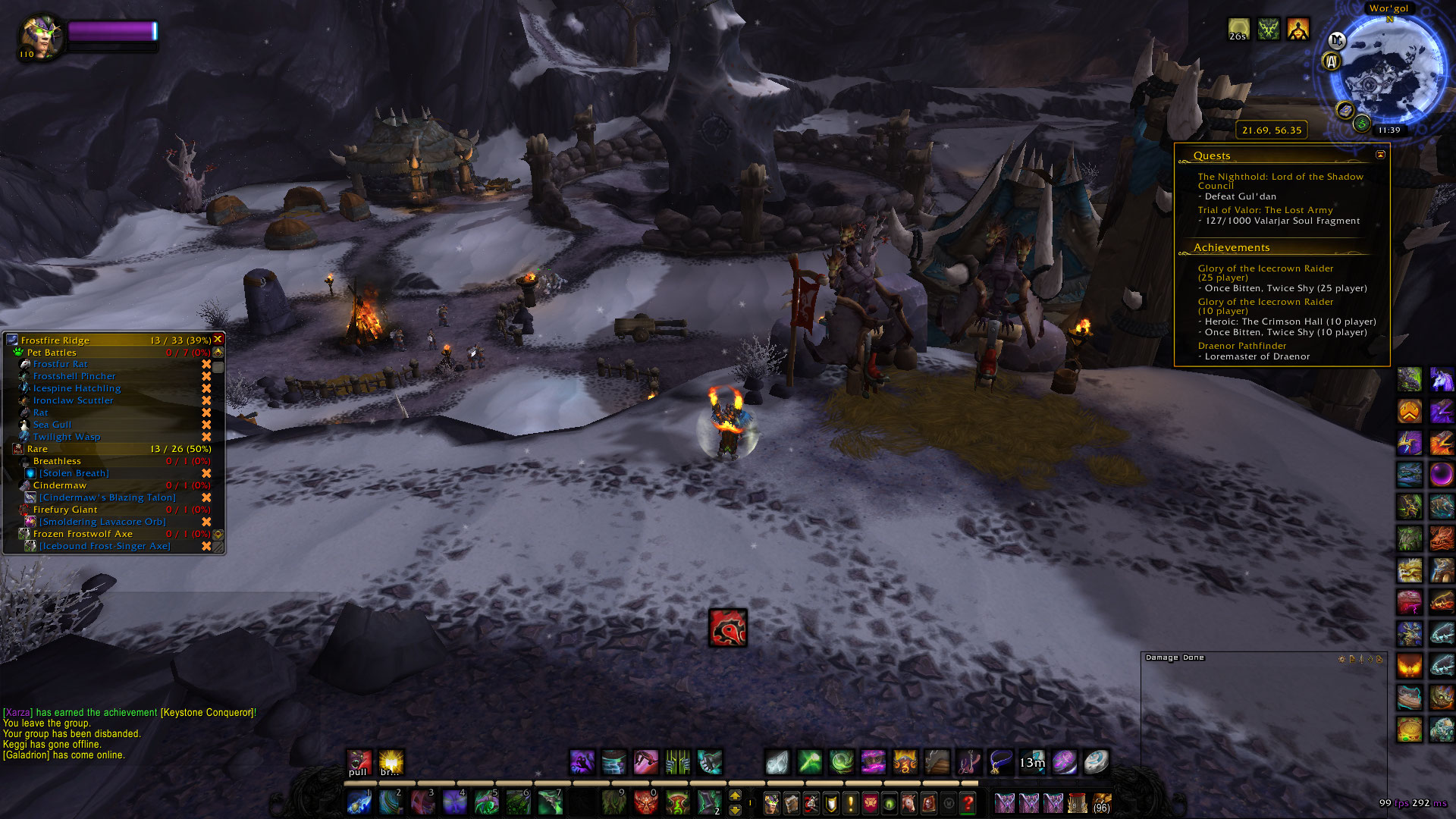Minimize the Quests objective tracker
The image size is (1456, 819).
click(1380, 155)
